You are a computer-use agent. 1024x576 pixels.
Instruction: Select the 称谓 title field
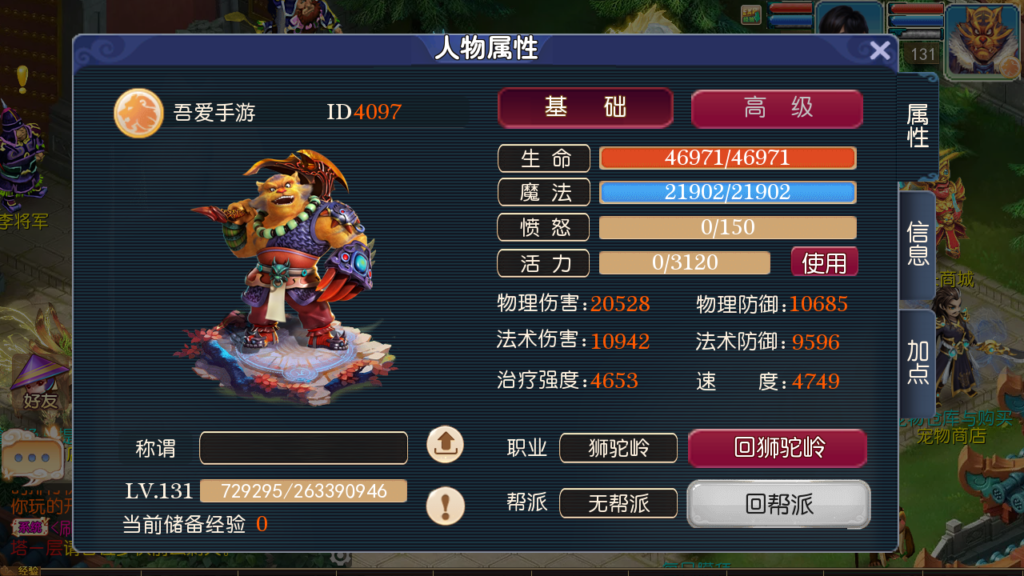[303, 448]
